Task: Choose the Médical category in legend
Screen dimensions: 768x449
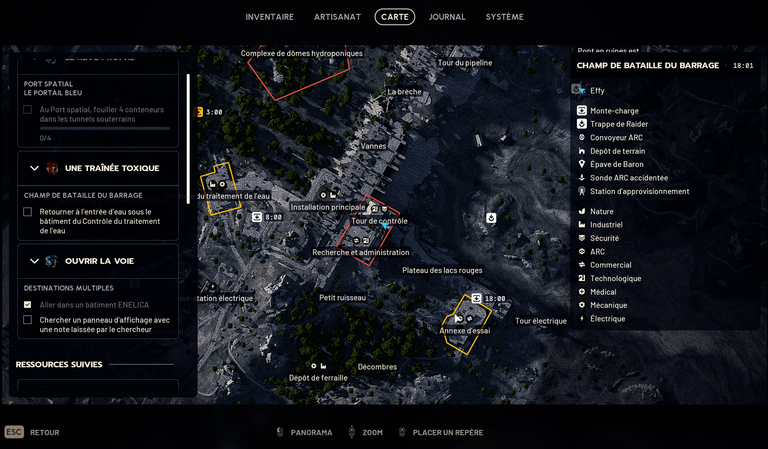Action: tap(603, 292)
